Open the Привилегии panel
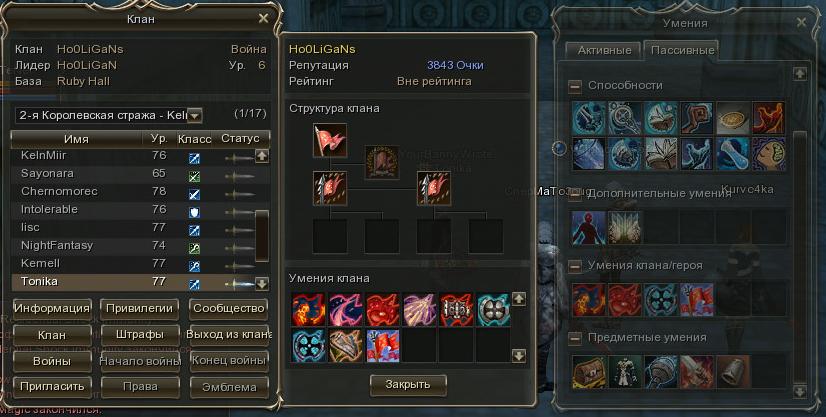This screenshot has height=417, width=826. [x=141, y=308]
